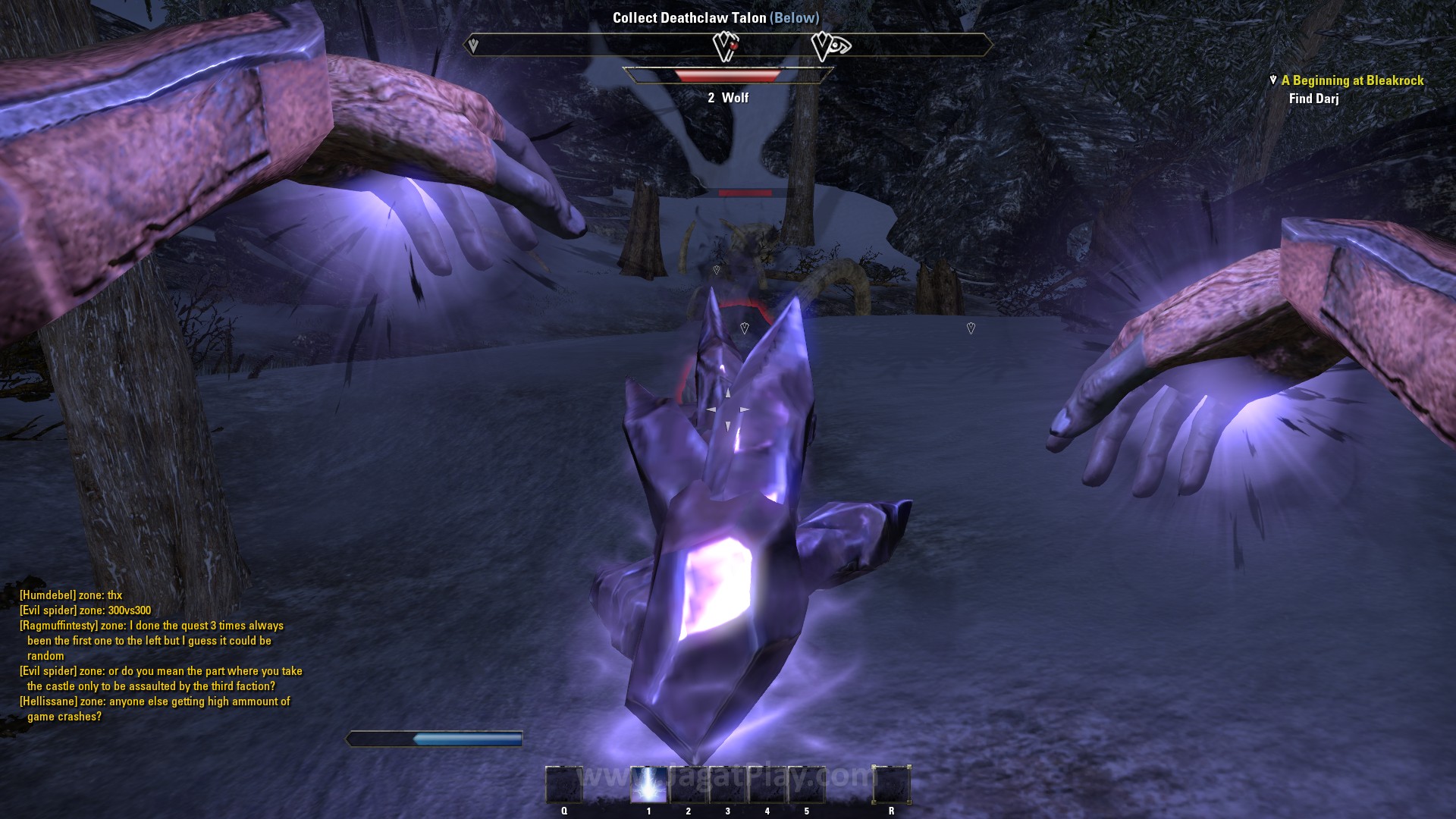Viewport: 1456px width, 819px height.
Task: Open the A Beginning at Bleakrock quest
Action: pyautogui.click(x=1352, y=80)
